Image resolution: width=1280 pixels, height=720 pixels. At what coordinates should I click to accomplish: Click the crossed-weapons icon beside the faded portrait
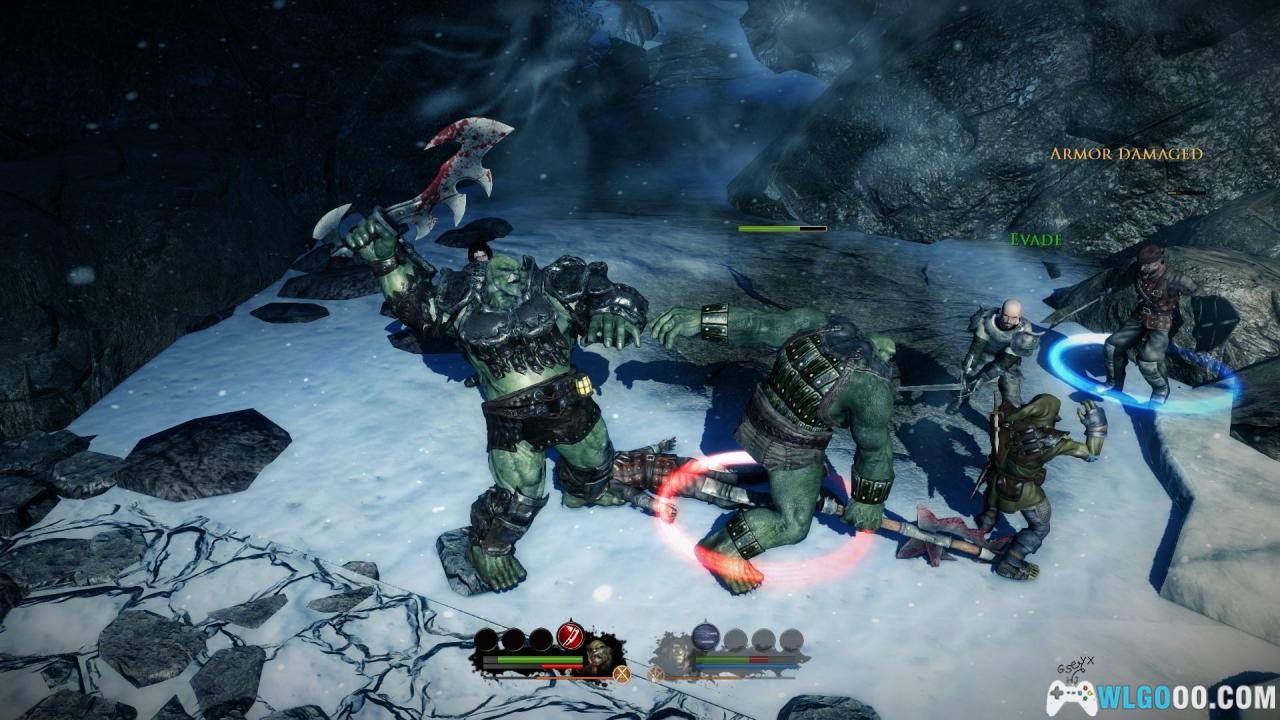tap(655, 674)
